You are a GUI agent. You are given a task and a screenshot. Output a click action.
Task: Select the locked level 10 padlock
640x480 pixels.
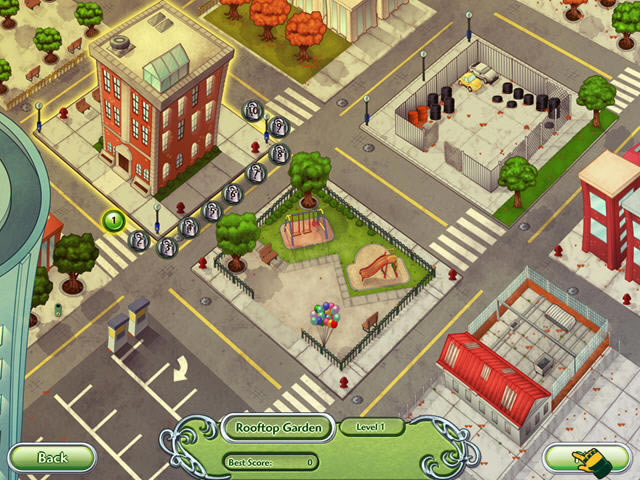click(x=255, y=110)
